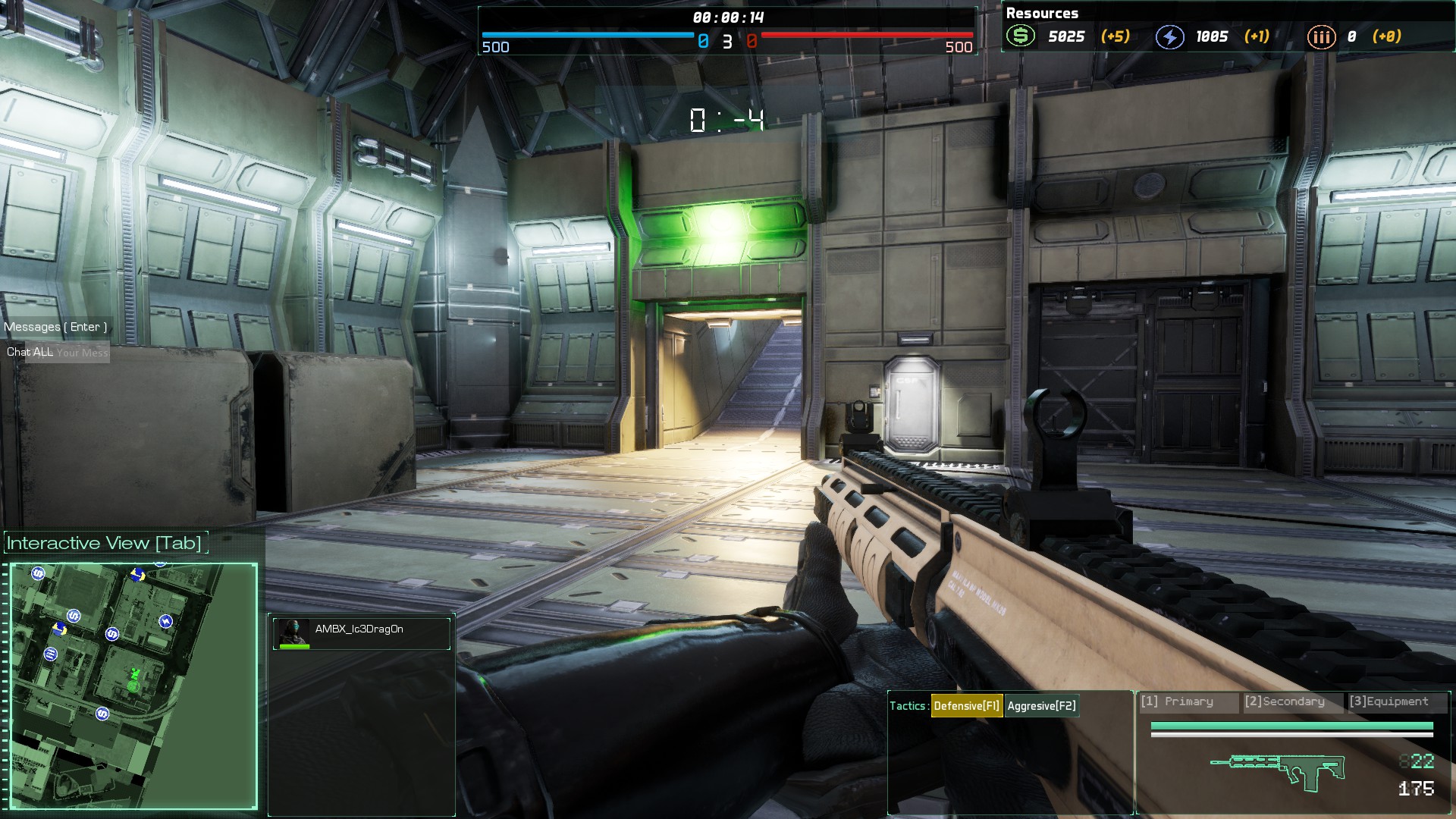Click the orange ammo resource icon
This screenshot has height=819, width=1456.
tap(1321, 36)
